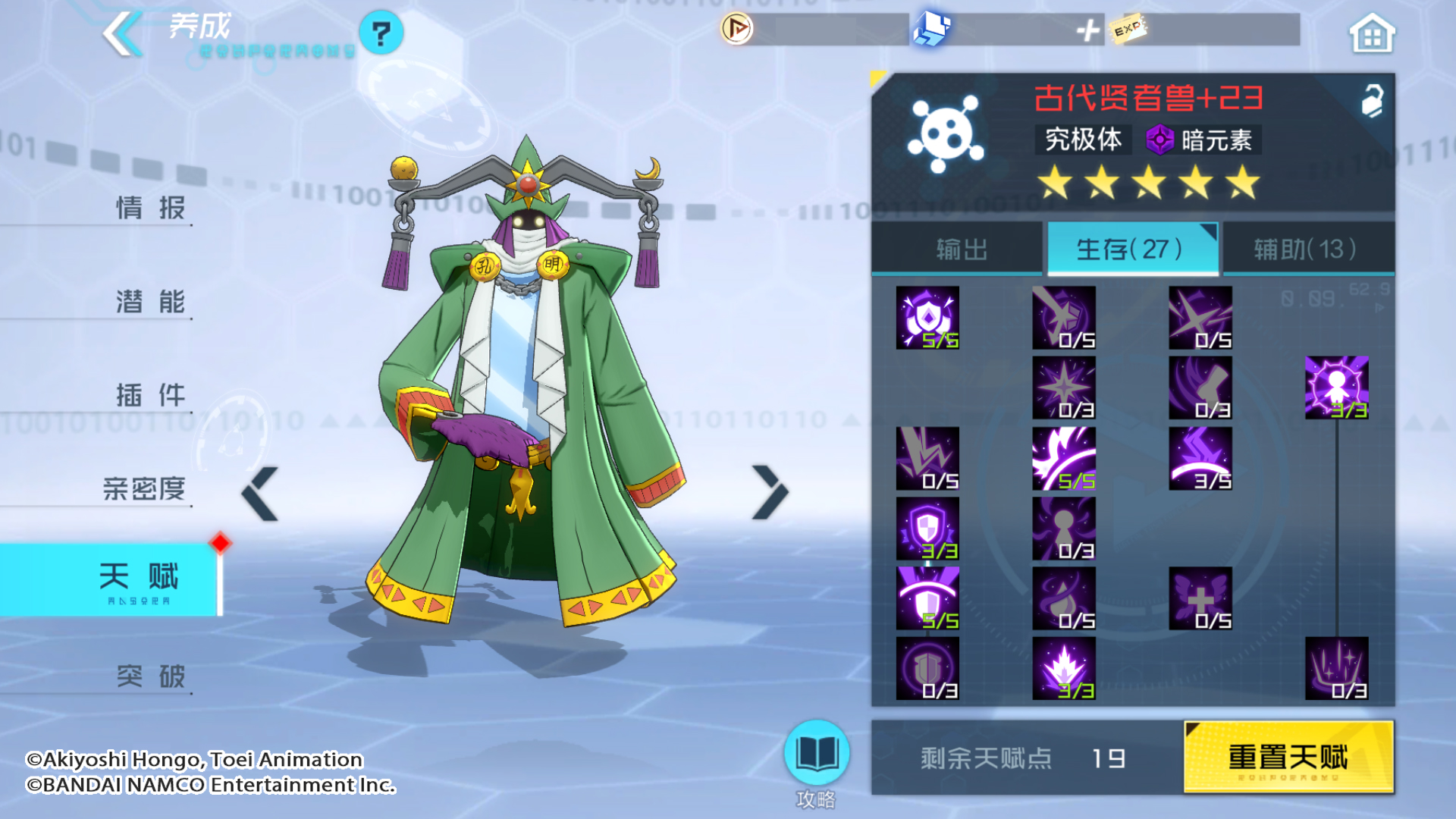Viewport: 1456px width, 819px height.
Task: Open the 攻略 guide book
Action: tap(816, 755)
